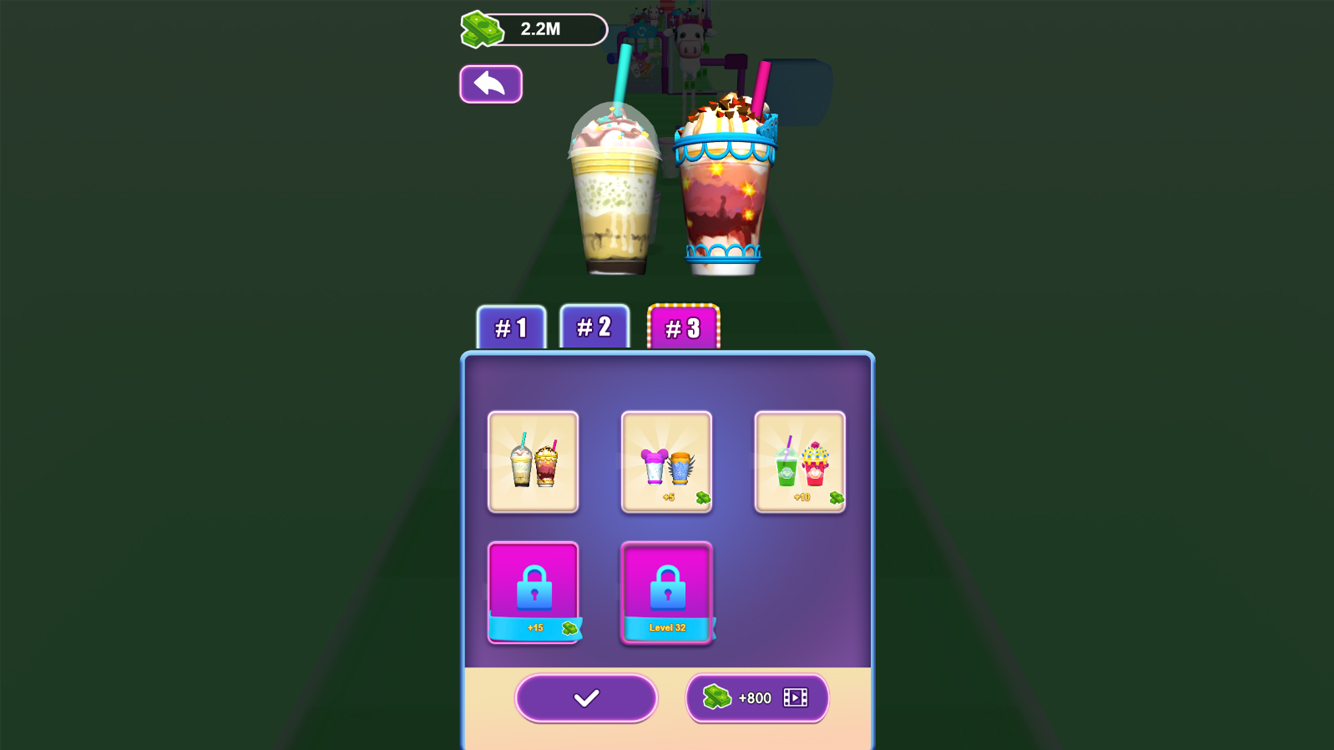Screen dimensions: 1334x750
Task: Switch to the #1 tab
Action: click(511, 326)
